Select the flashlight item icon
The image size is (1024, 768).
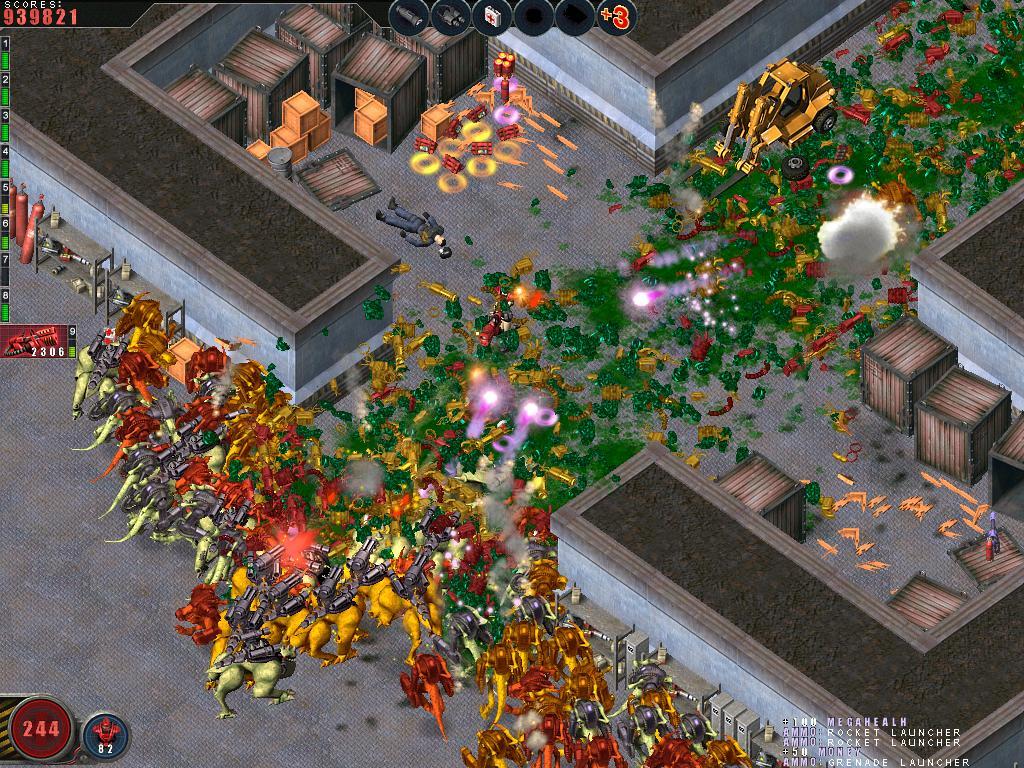pyautogui.click(x=407, y=15)
